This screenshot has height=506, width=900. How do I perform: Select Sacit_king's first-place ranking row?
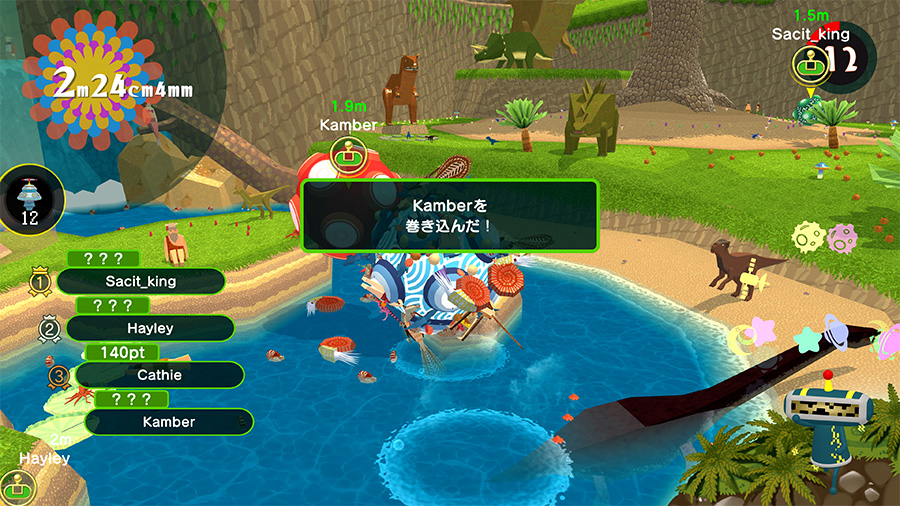(140, 281)
